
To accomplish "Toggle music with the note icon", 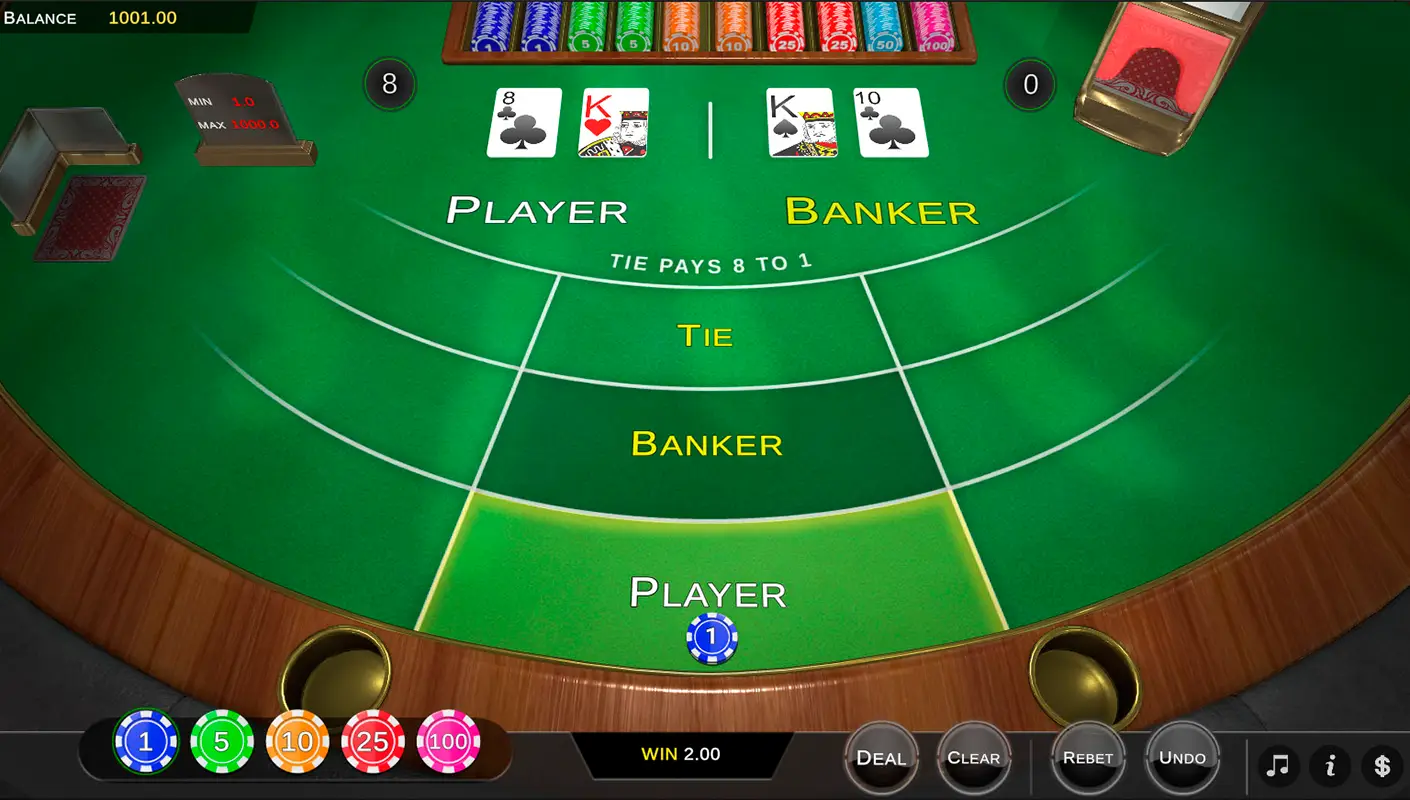I will [1278, 766].
